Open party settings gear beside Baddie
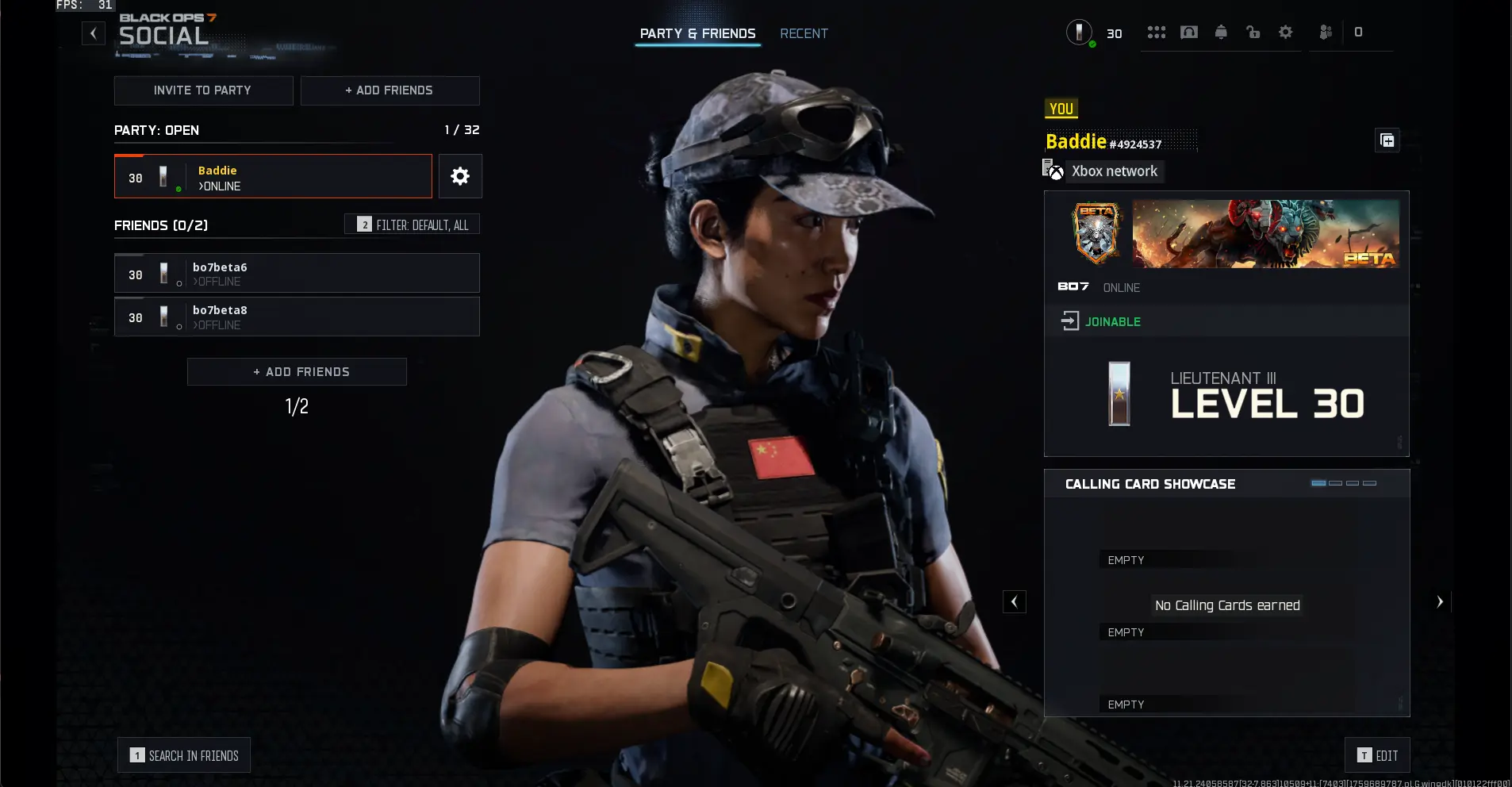Viewport: 1512px width, 787px height. coord(460,176)
